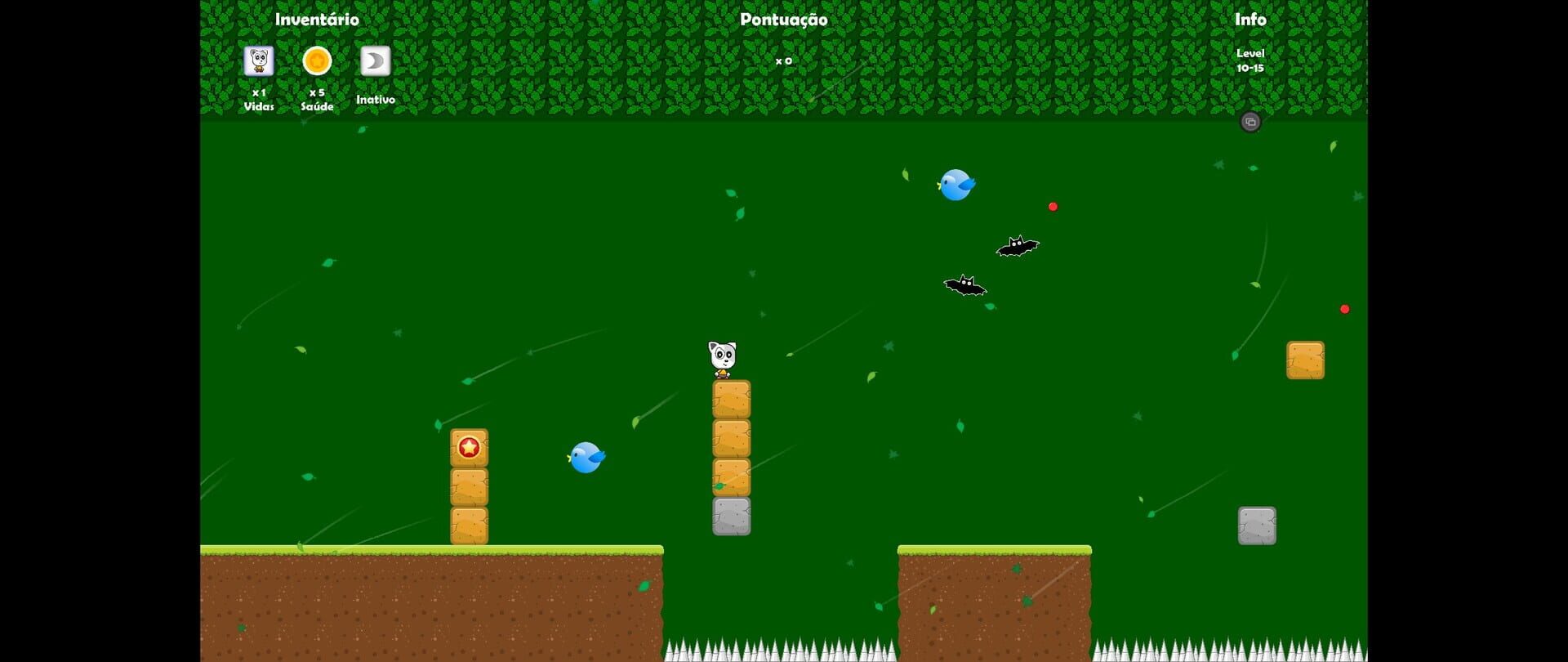Select the Vidas cat icon in the inventory
Image resolution: width=1568 pixels, height=662 pixels.
(x=259, y=60)
